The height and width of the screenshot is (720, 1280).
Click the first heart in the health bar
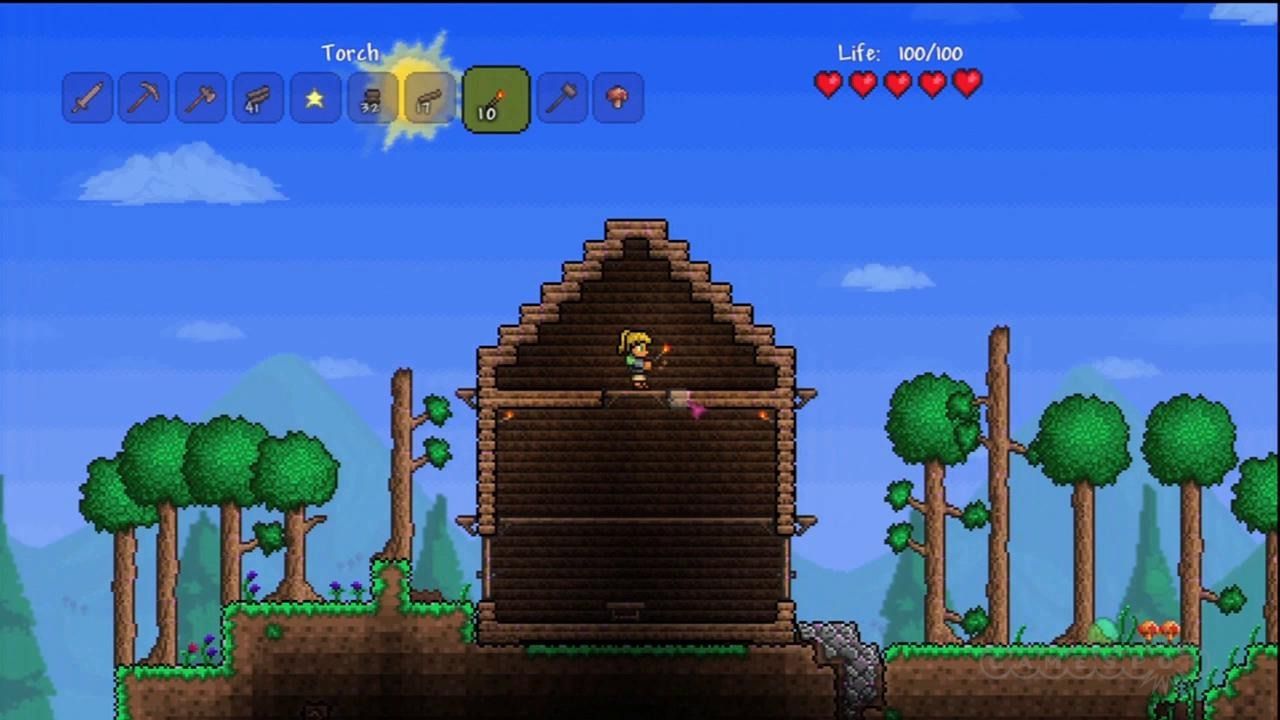[x=828, y=85]
